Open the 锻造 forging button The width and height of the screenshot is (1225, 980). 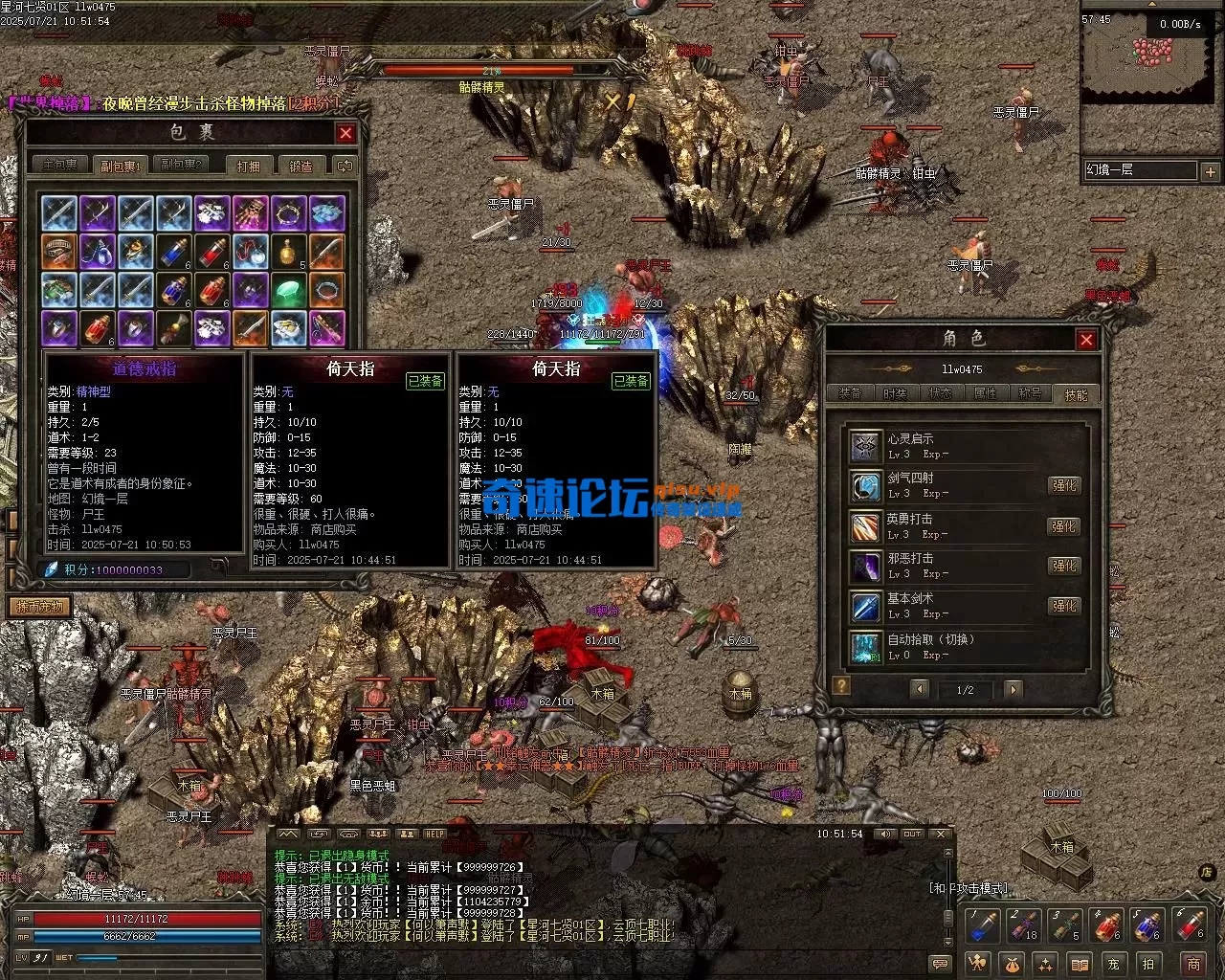coord(301,166)
